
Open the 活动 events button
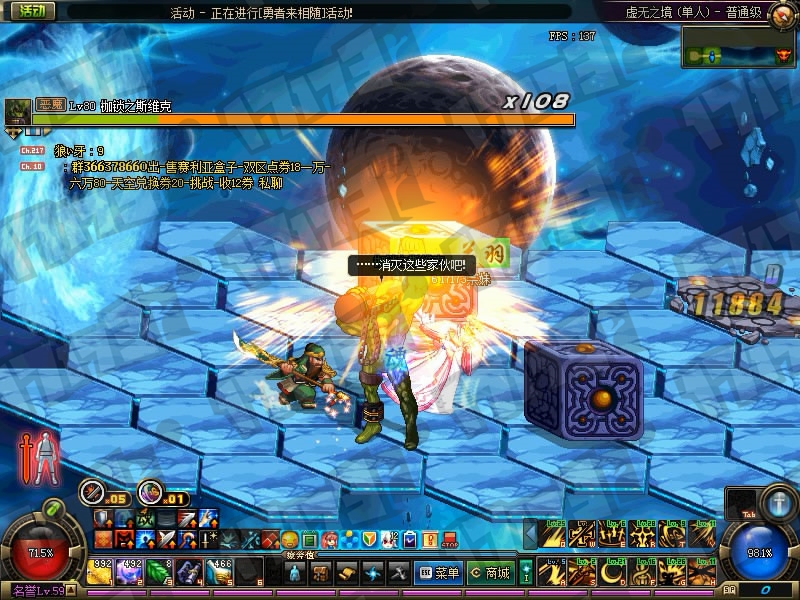(x=33, y=11)
